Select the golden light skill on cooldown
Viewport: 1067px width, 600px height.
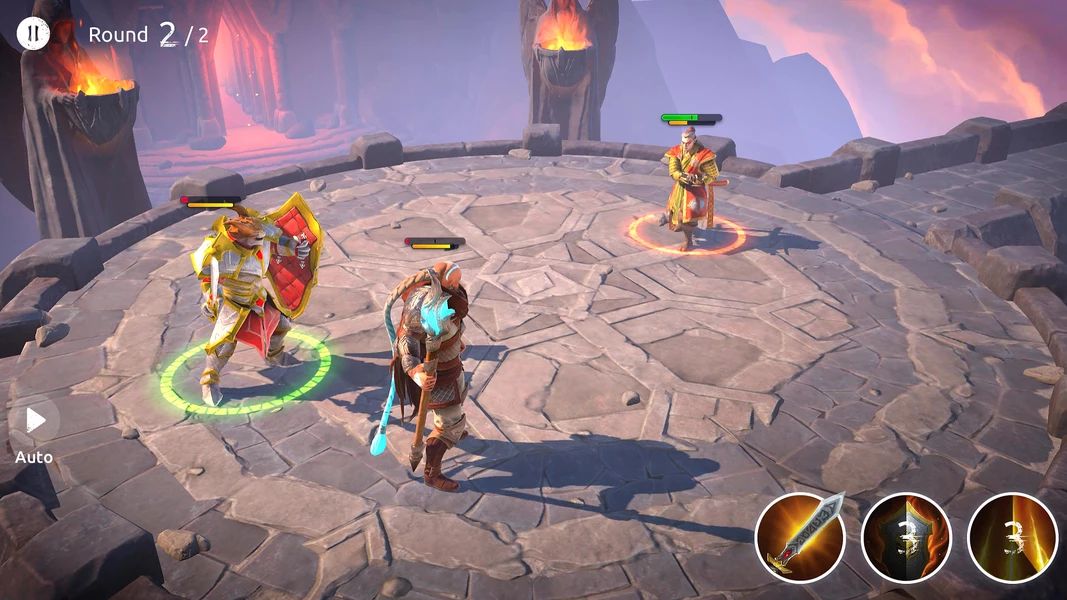1012,537
